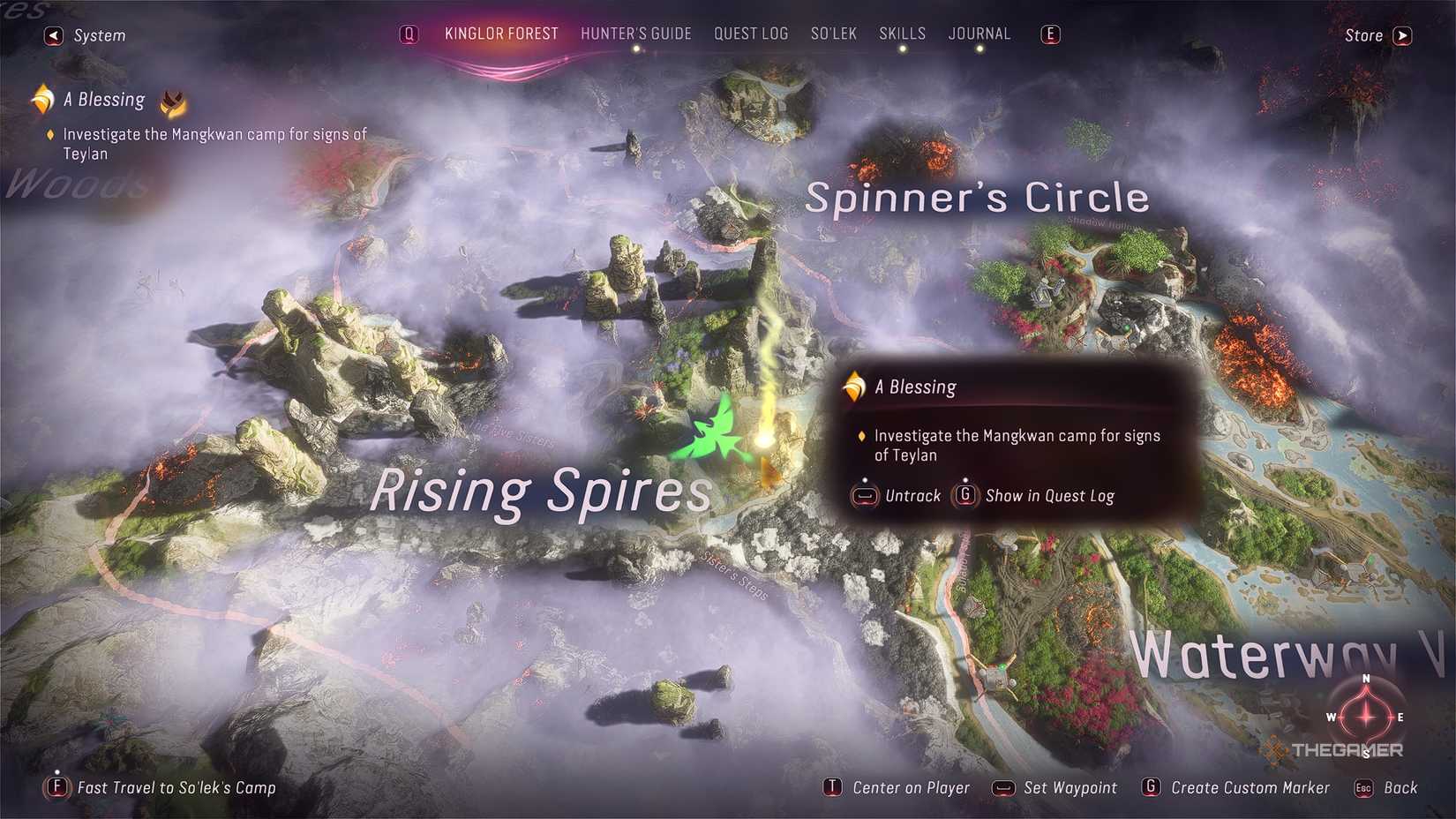
Task: Center the map on player
Action: tap(897, 787)
